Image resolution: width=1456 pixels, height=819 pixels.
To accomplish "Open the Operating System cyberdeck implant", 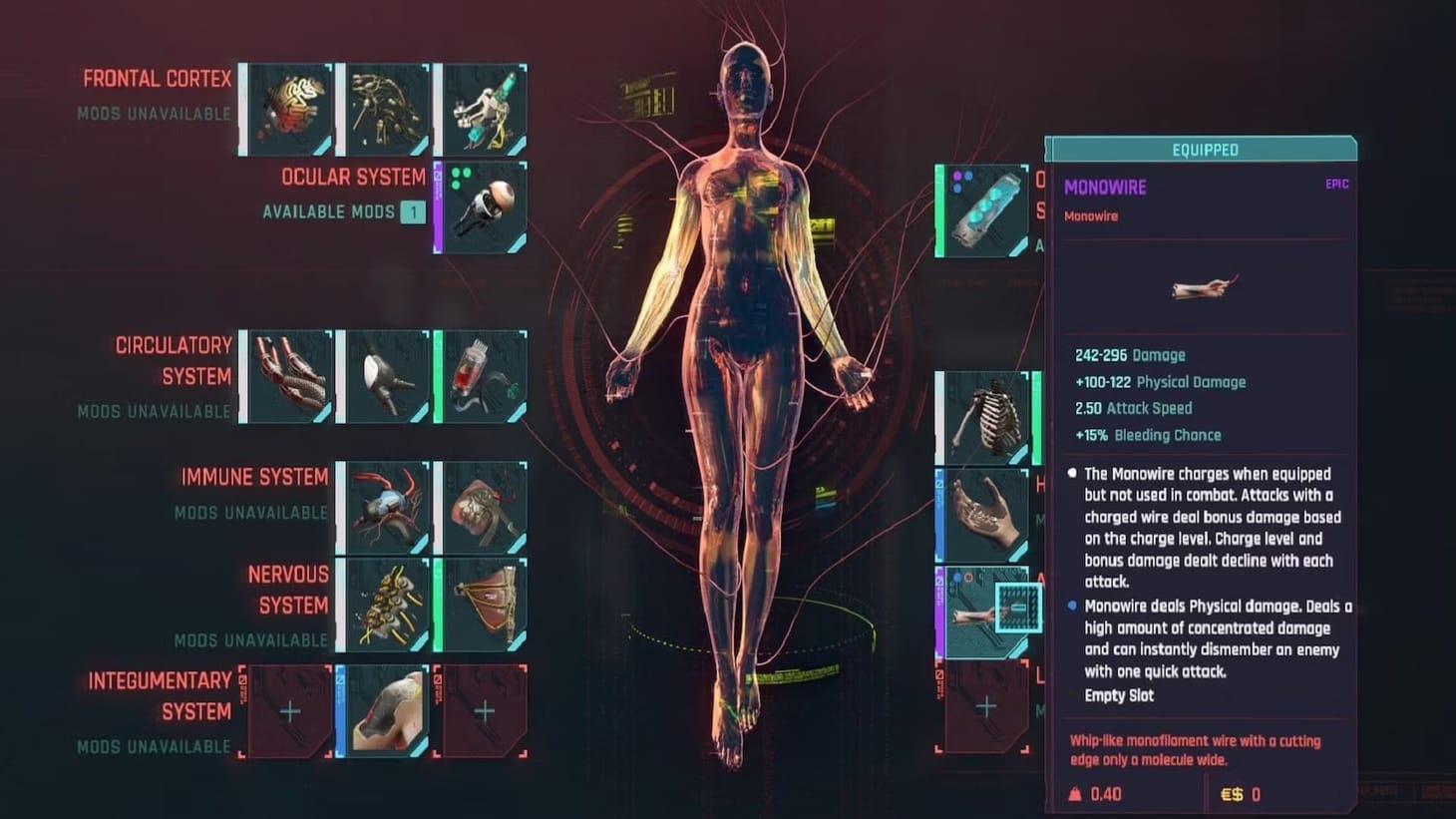I will click(982, 211).
